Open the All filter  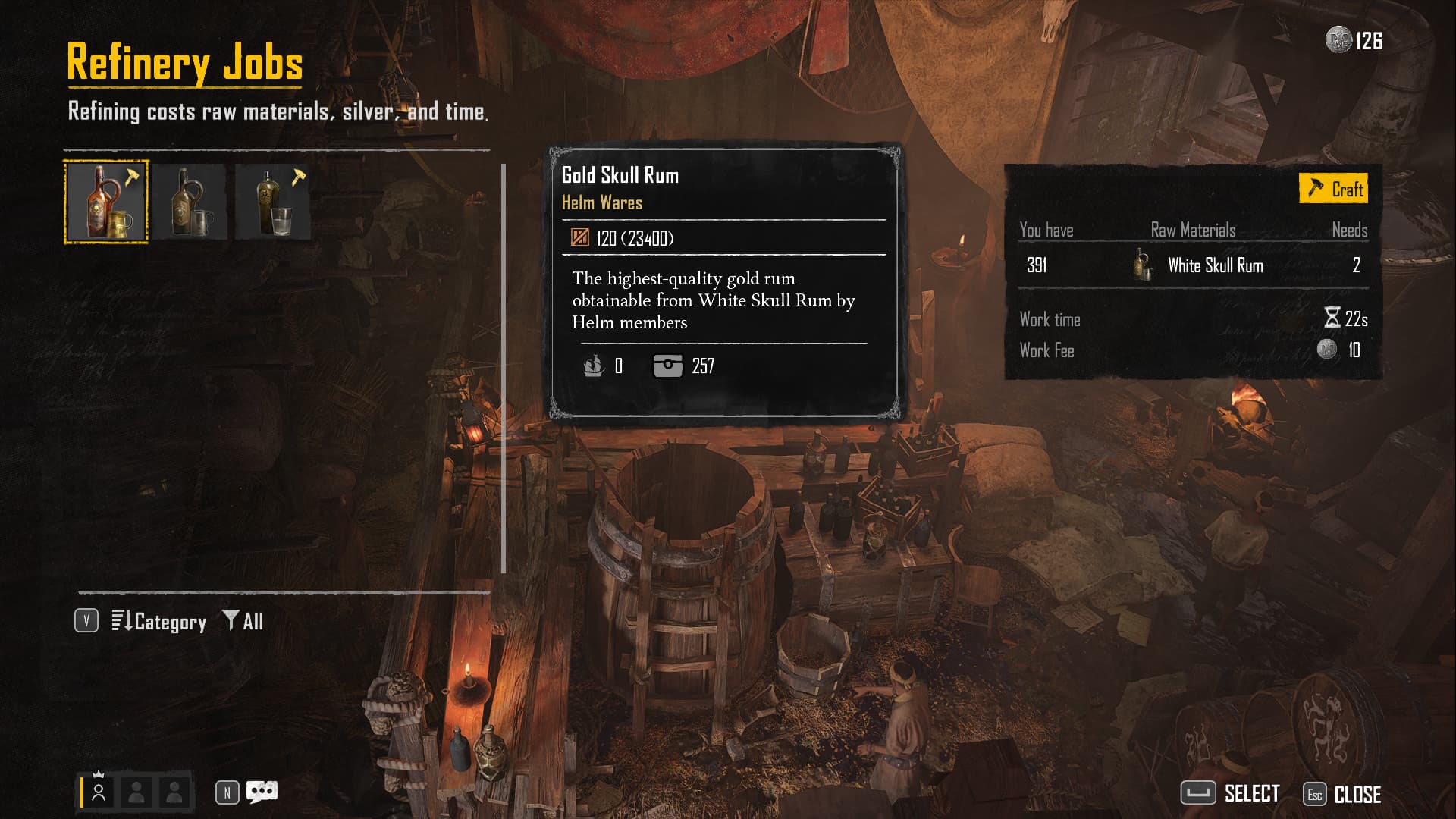coord(243,622)
